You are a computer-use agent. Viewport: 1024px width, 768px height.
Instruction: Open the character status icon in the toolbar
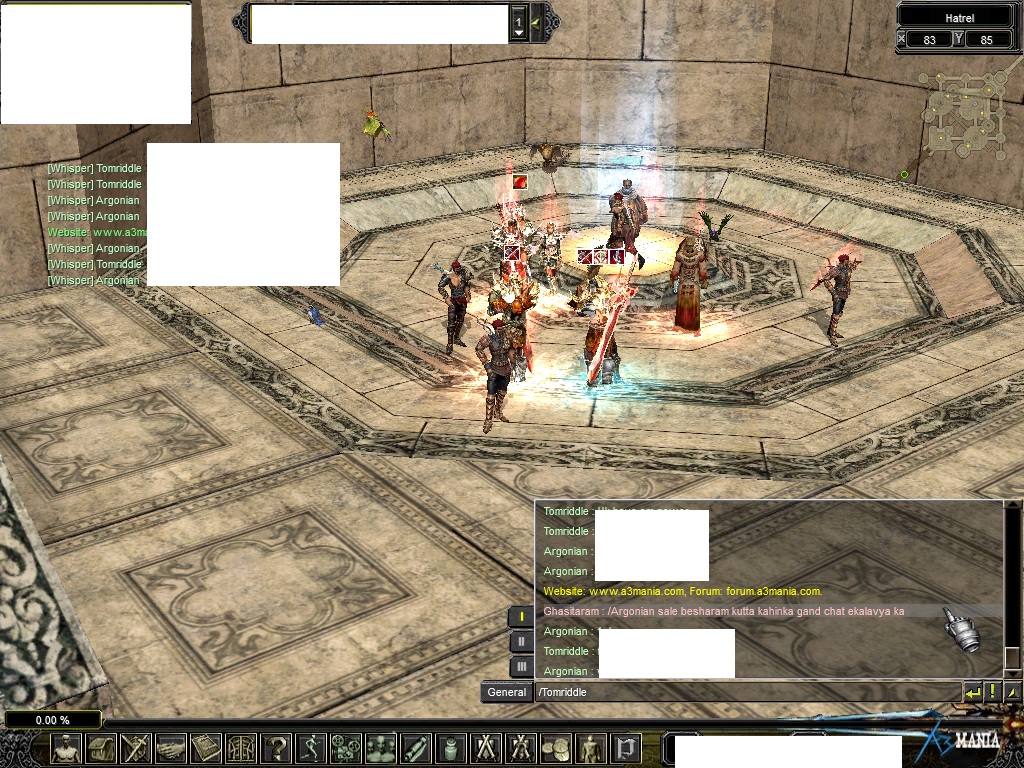click(x=66, y=748)
